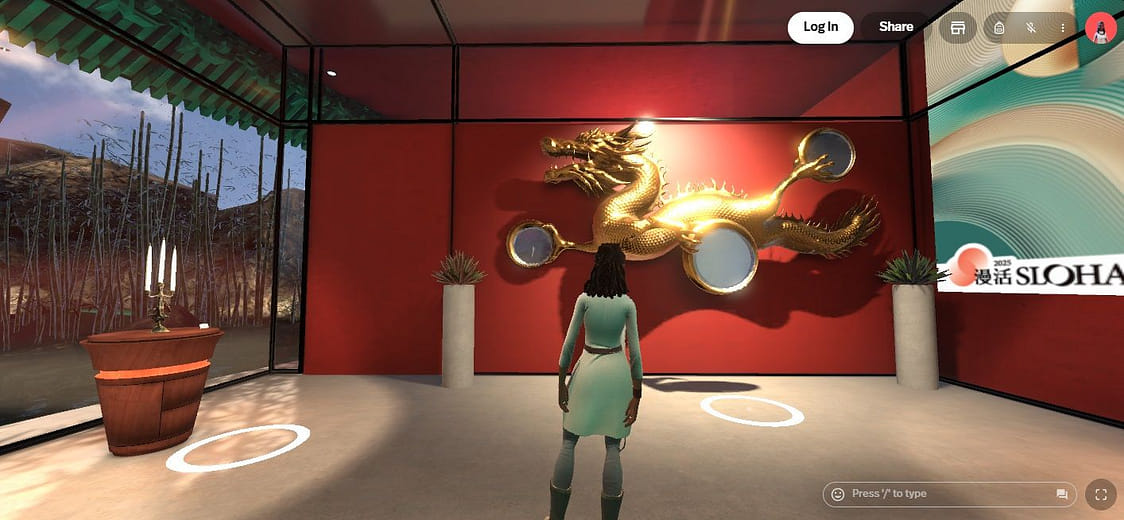Open the chat history bubbles icon
The height and width of the screenshot is (520, 1124).
1062,494
